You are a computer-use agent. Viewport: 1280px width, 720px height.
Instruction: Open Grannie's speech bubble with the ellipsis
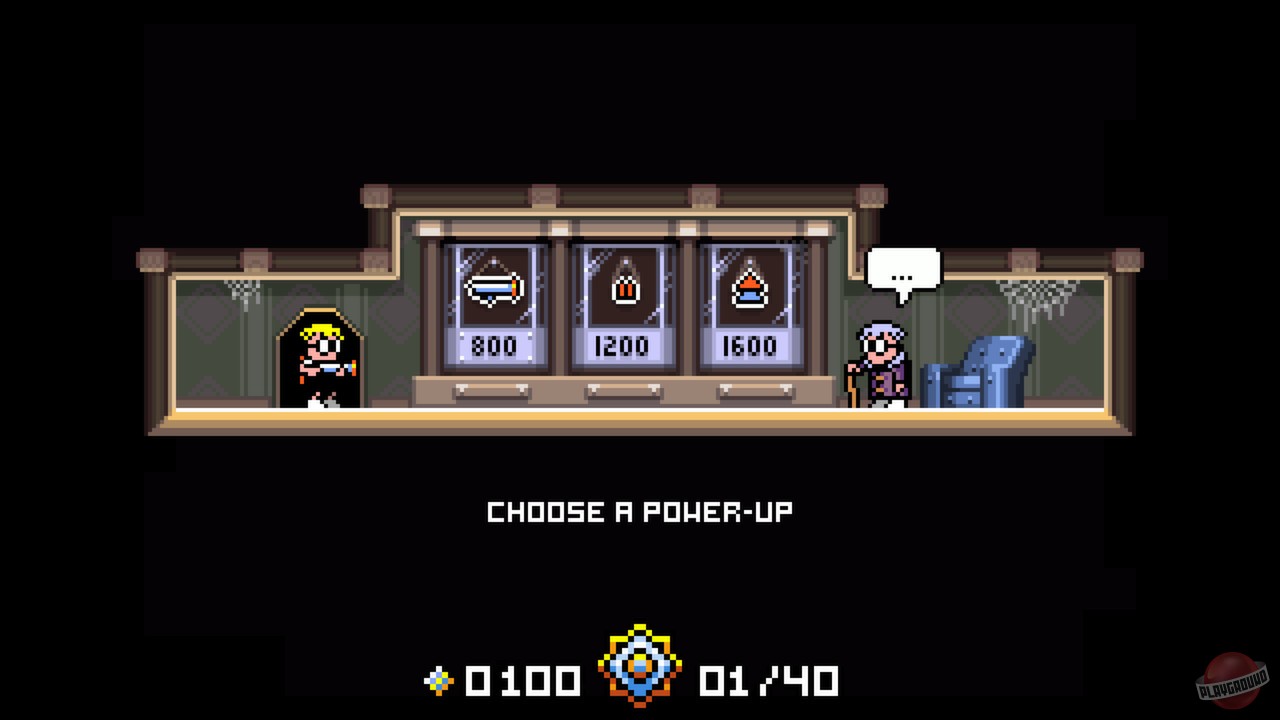coord(903,267)
